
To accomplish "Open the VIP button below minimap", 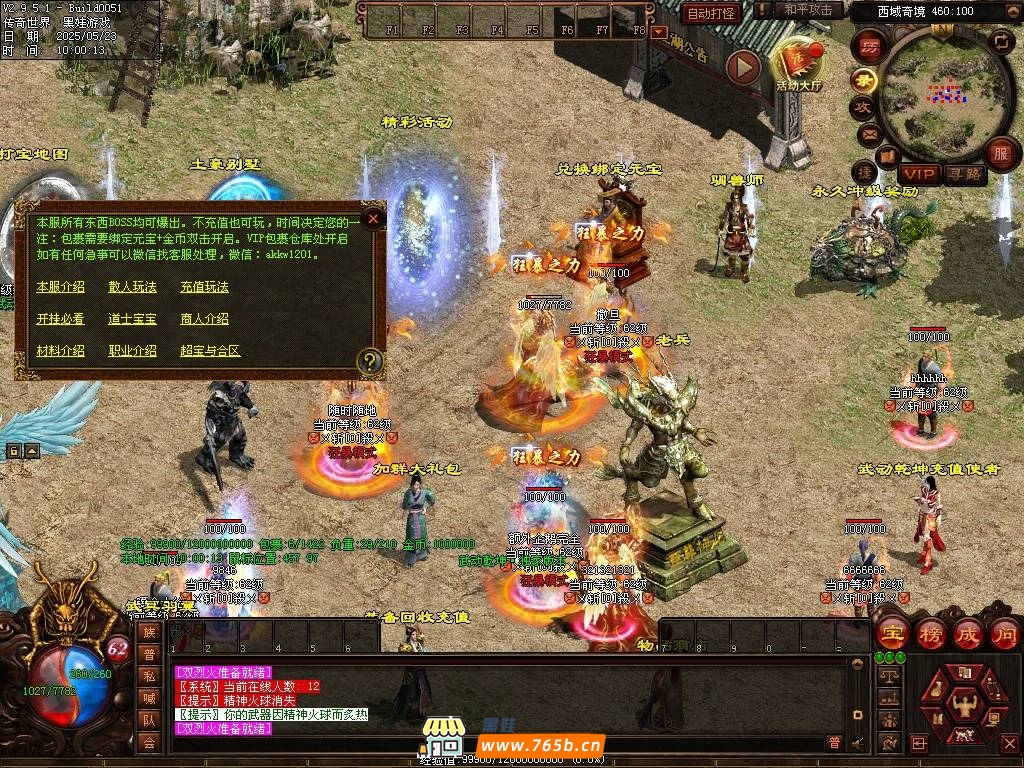I will [918, 174].
